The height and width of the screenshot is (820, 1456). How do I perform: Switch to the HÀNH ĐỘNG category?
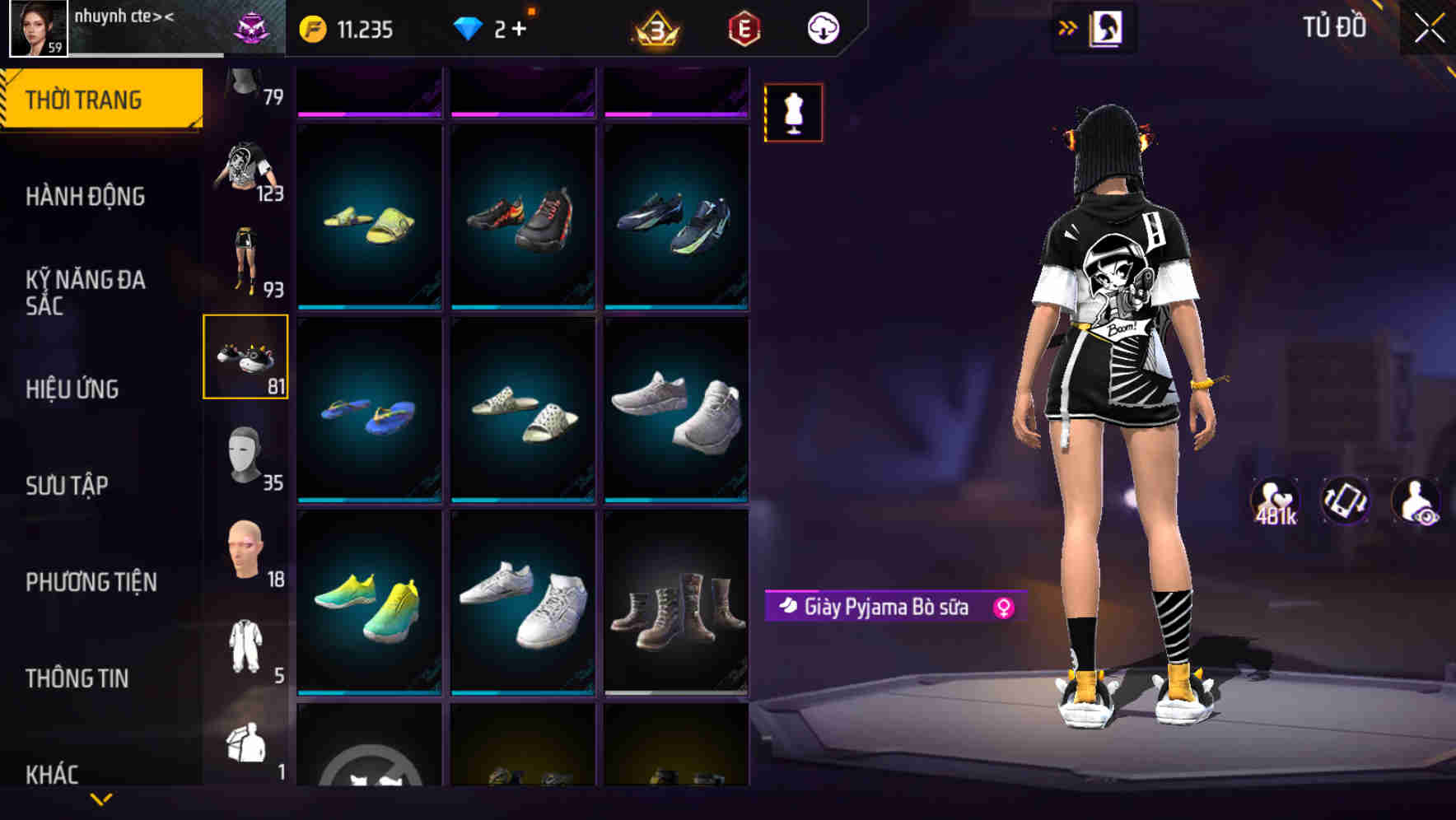pyautogui.click(x=86, y=197)
